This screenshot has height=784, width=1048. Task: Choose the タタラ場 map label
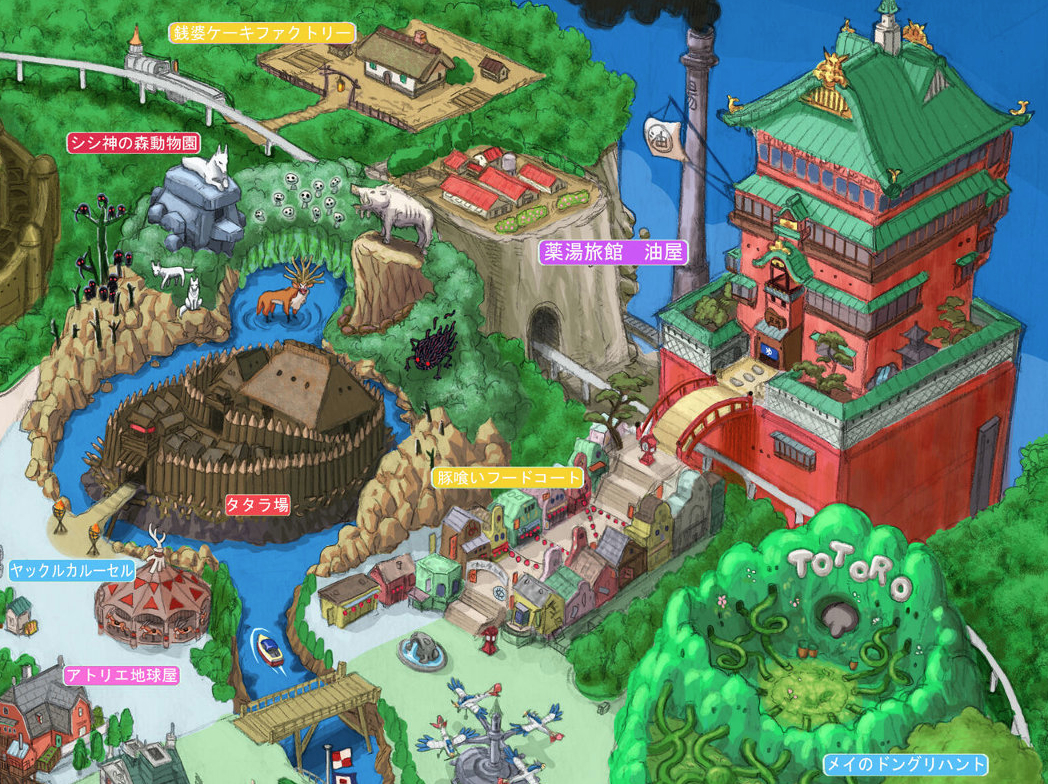[x=257, y=505]
